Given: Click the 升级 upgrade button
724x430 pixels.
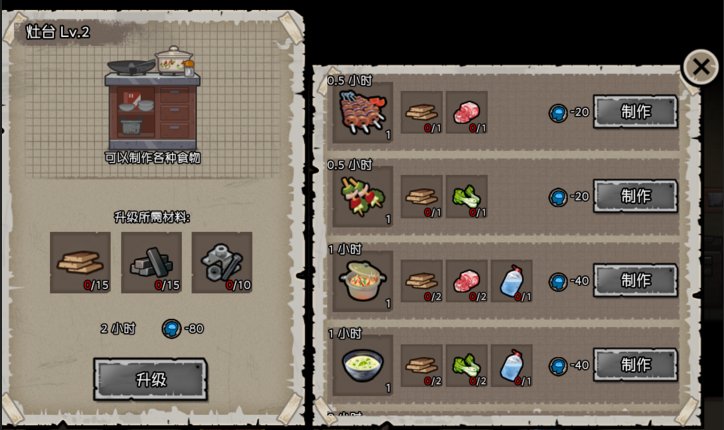Looking at the screenshot, I should tap(150, 379).
